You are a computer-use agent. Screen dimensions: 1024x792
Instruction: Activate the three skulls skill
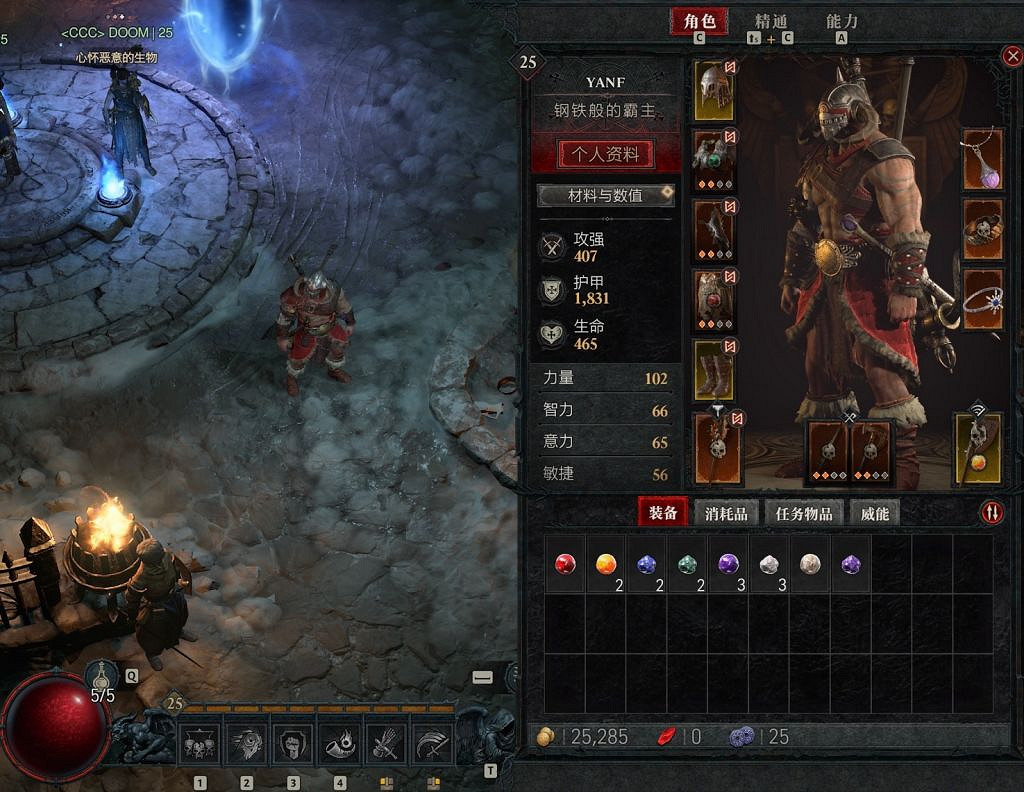pyautogui.click(x=199, y=744)
